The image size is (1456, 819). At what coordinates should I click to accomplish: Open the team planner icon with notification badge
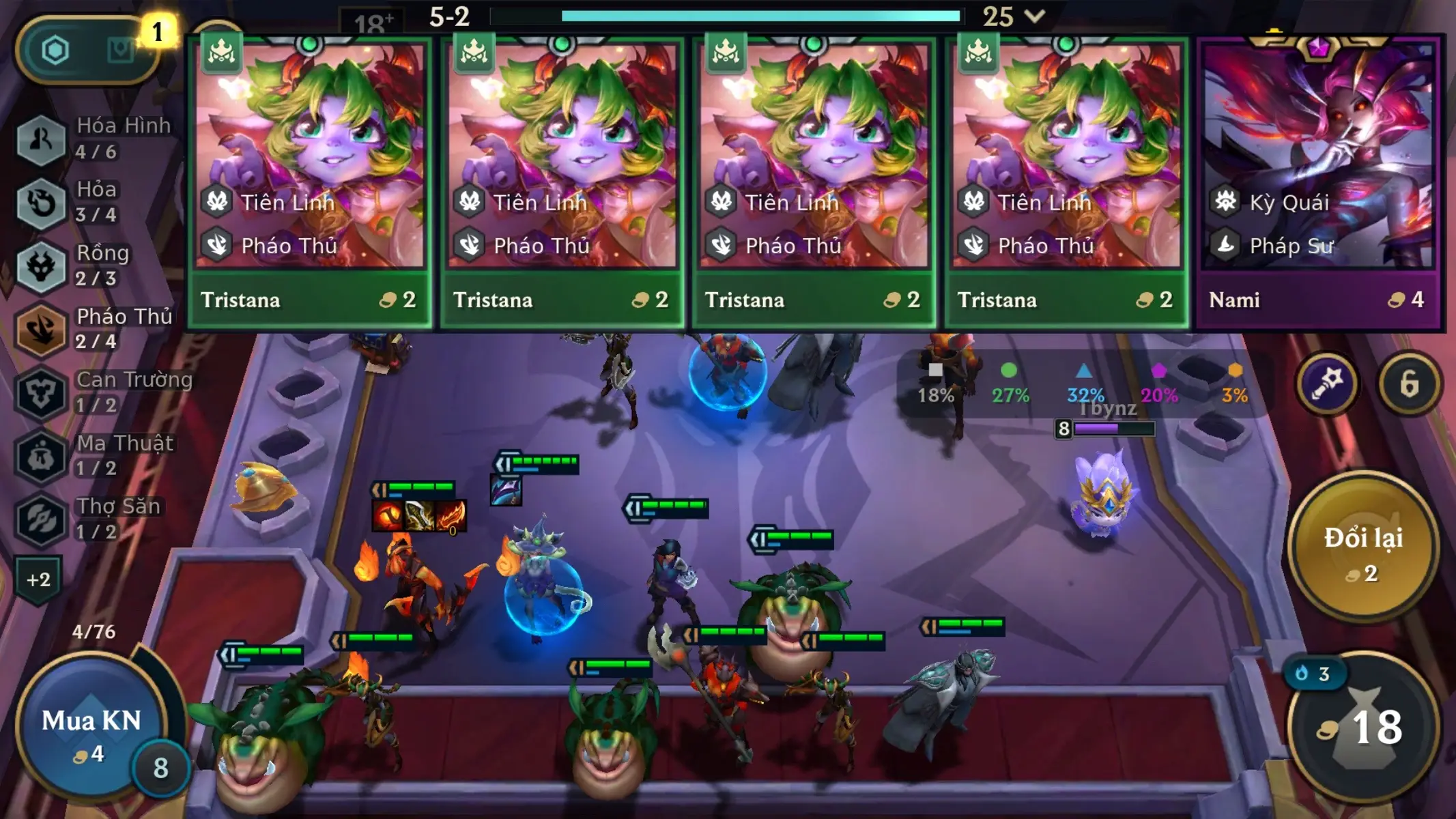click(121, 49)
